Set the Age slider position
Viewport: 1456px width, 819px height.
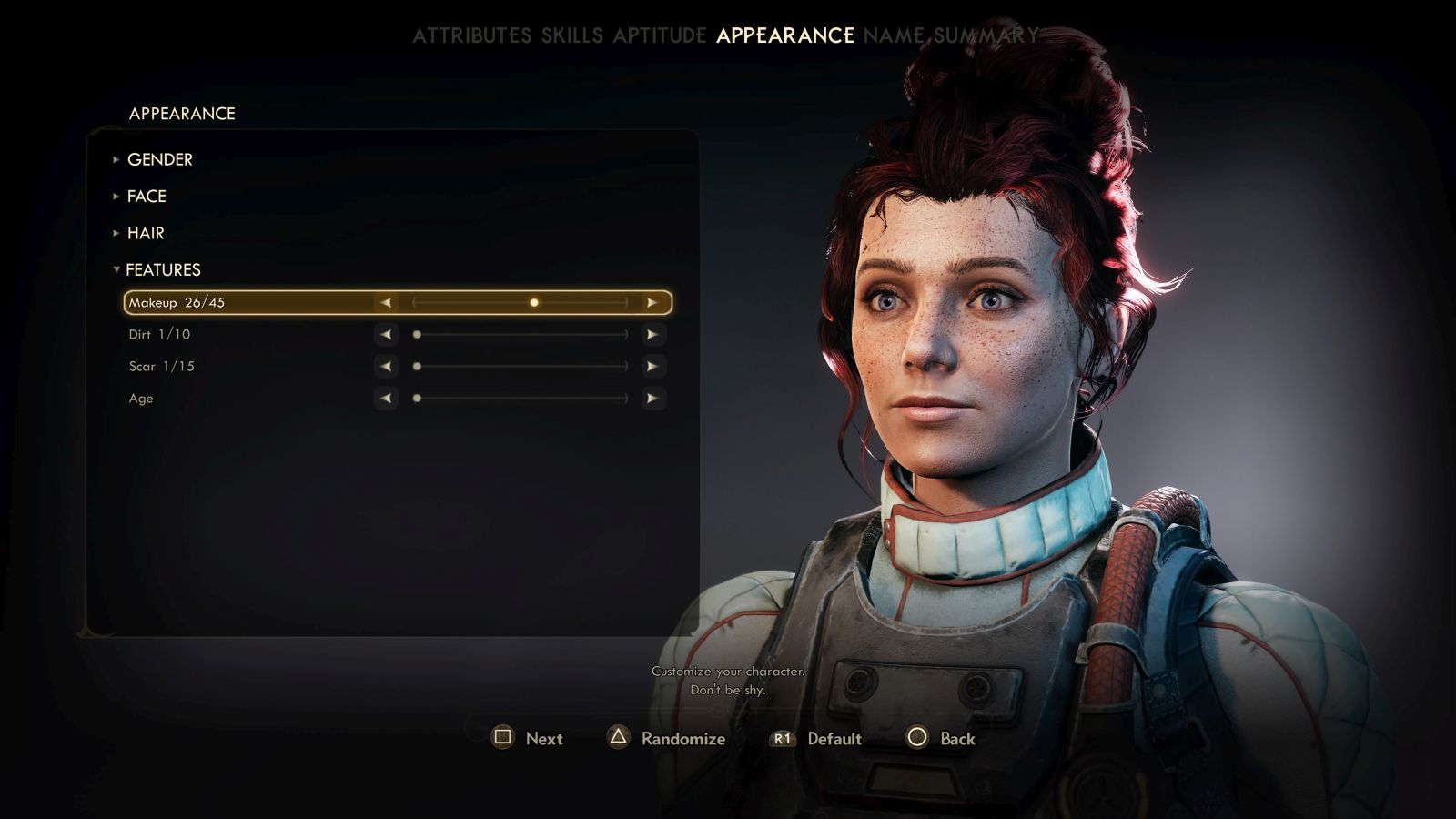tap(520, 398)
